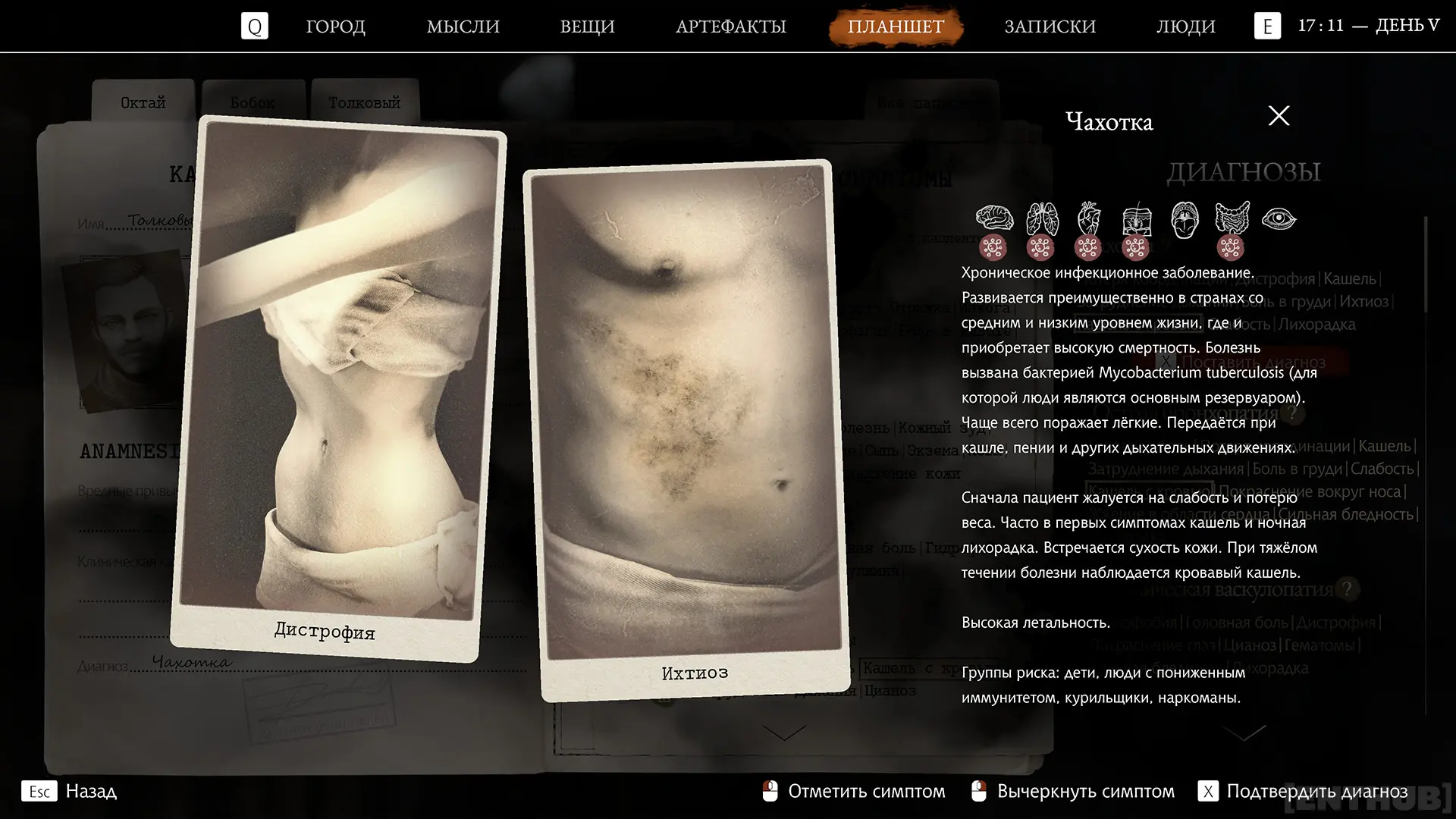Open the Записки tab

[x=1050, y=27]
